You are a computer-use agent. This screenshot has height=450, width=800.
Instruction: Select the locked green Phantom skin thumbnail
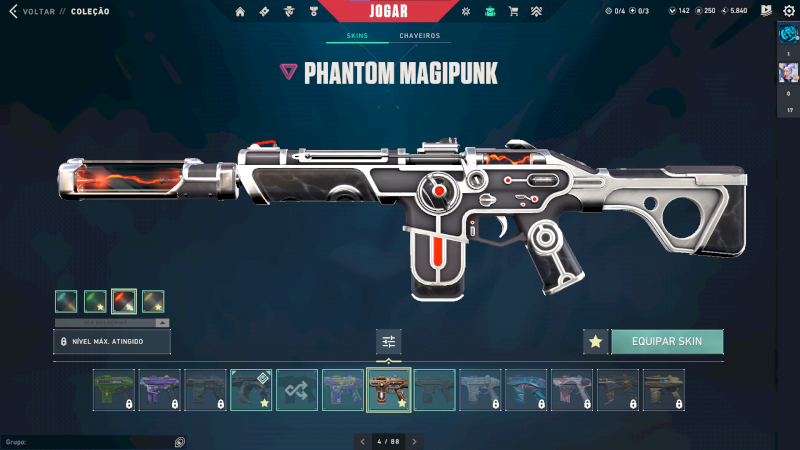[113, 390]
